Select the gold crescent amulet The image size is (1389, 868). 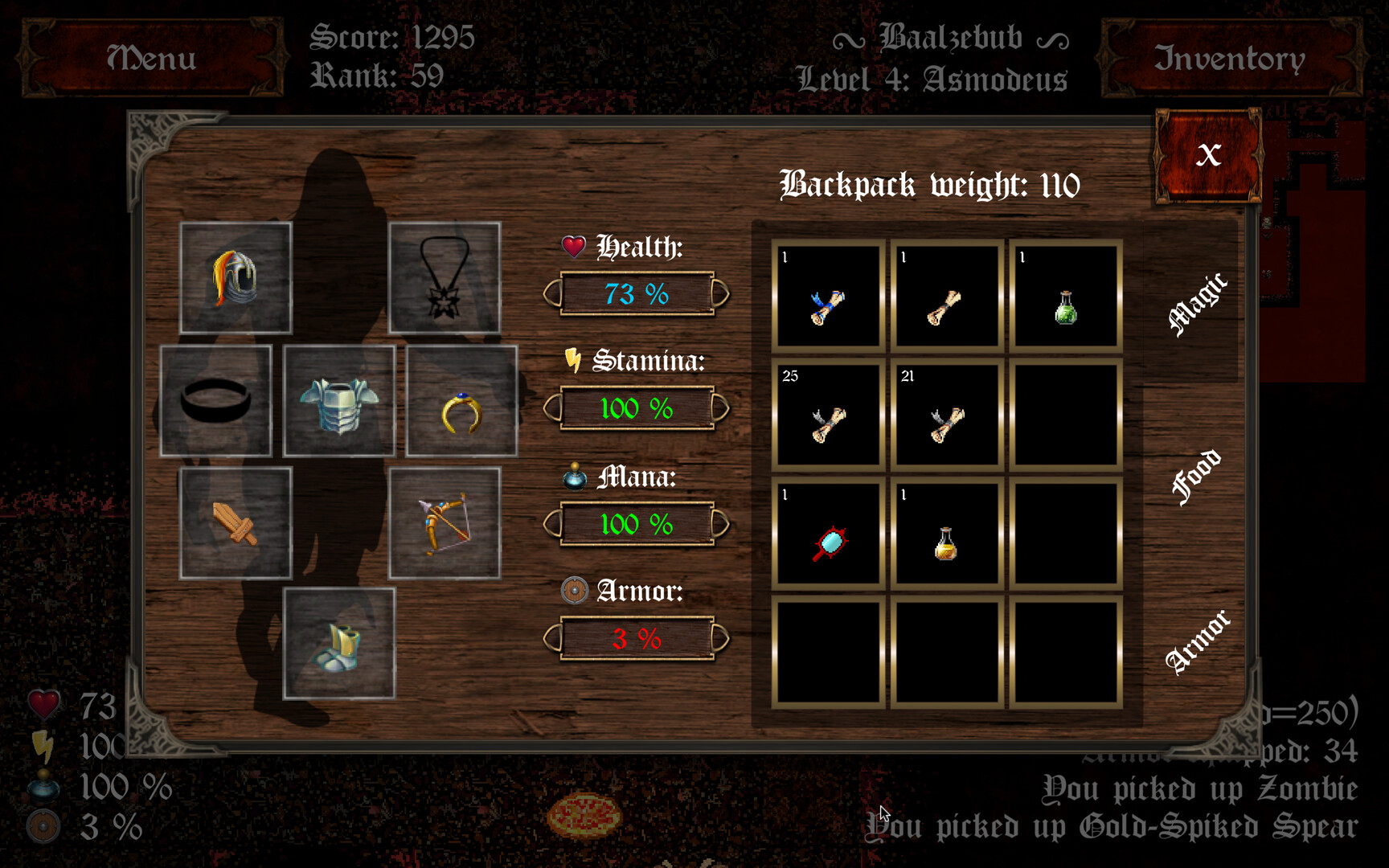pos(460,402)
